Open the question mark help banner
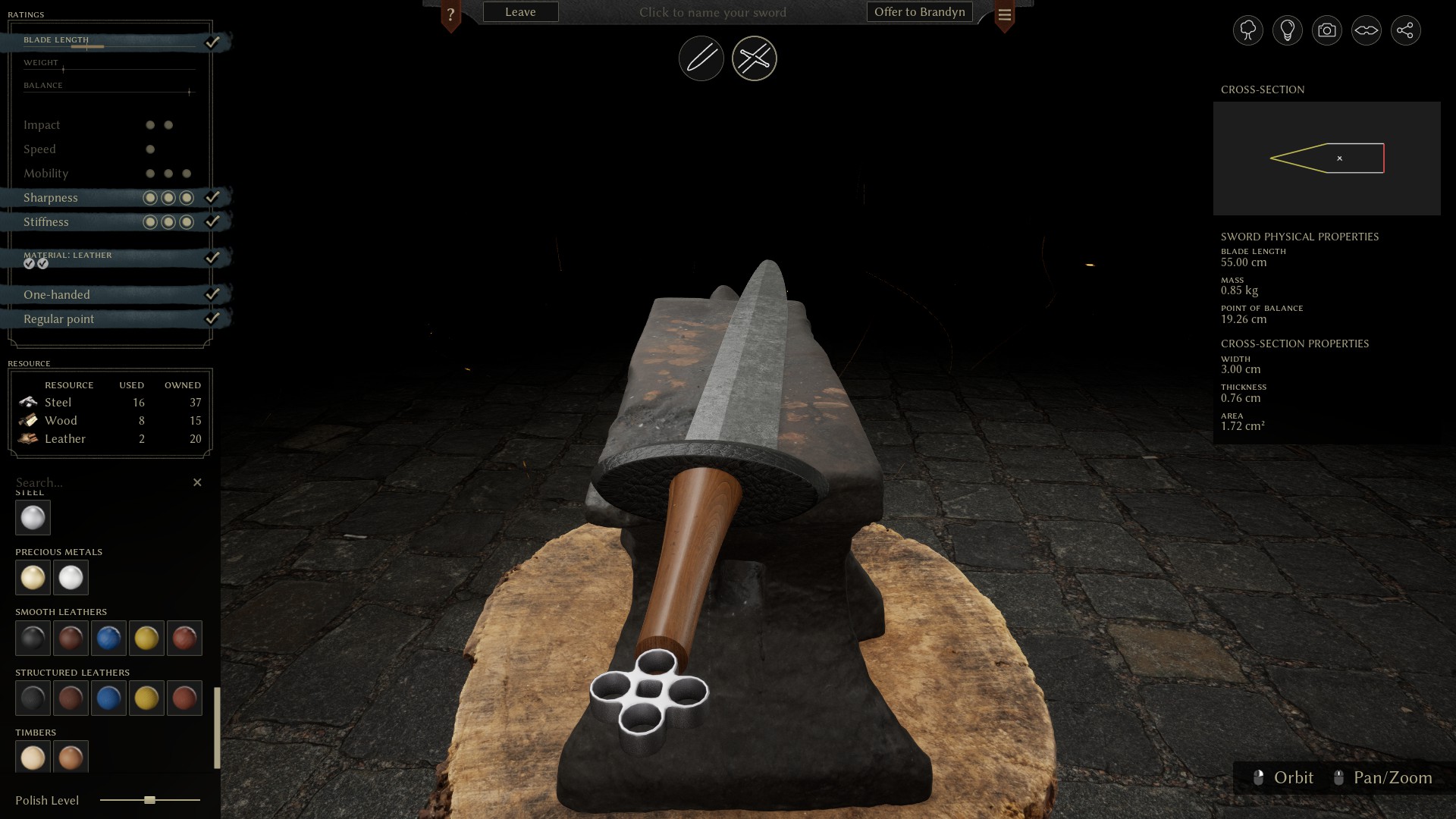Image resolution: width=1456 pixels, height=819 pixels. click(x=450, y=14)
